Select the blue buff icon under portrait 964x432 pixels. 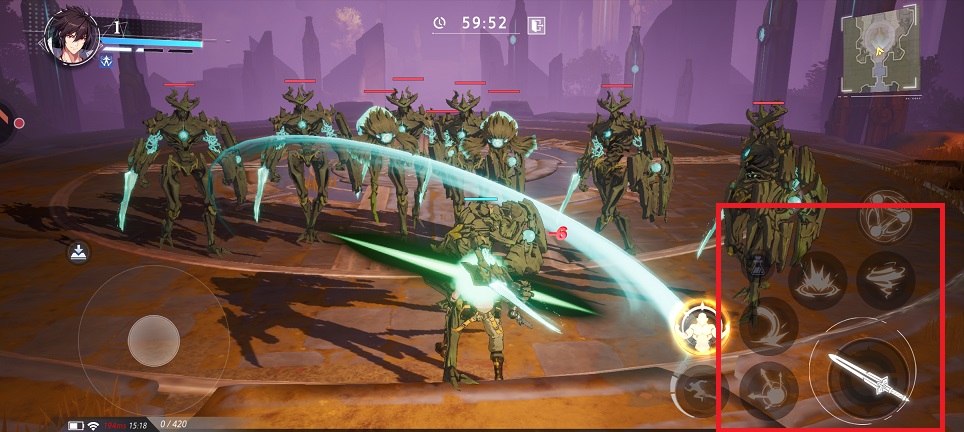coord(107,61)
